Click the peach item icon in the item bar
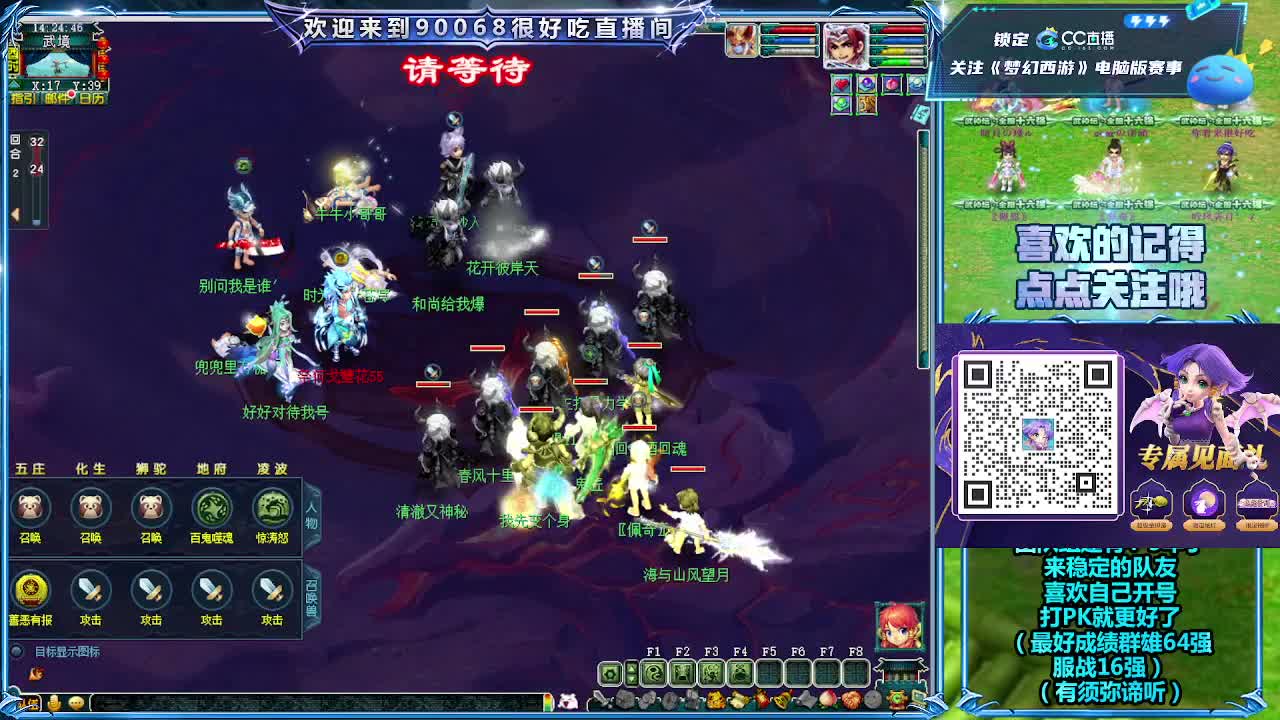 [827, 698]
